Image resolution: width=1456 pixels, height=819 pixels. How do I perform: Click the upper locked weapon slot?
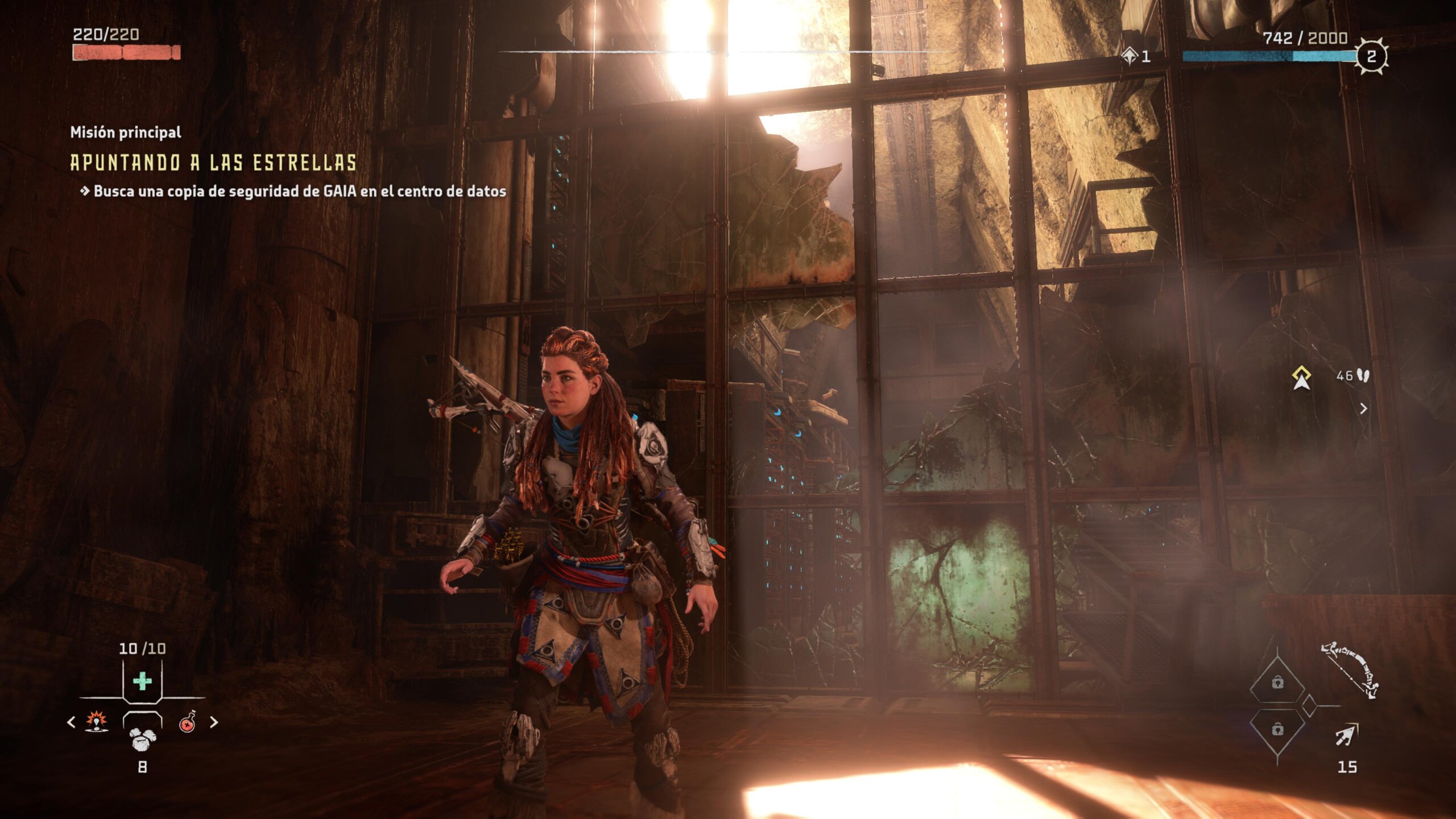1277,682
